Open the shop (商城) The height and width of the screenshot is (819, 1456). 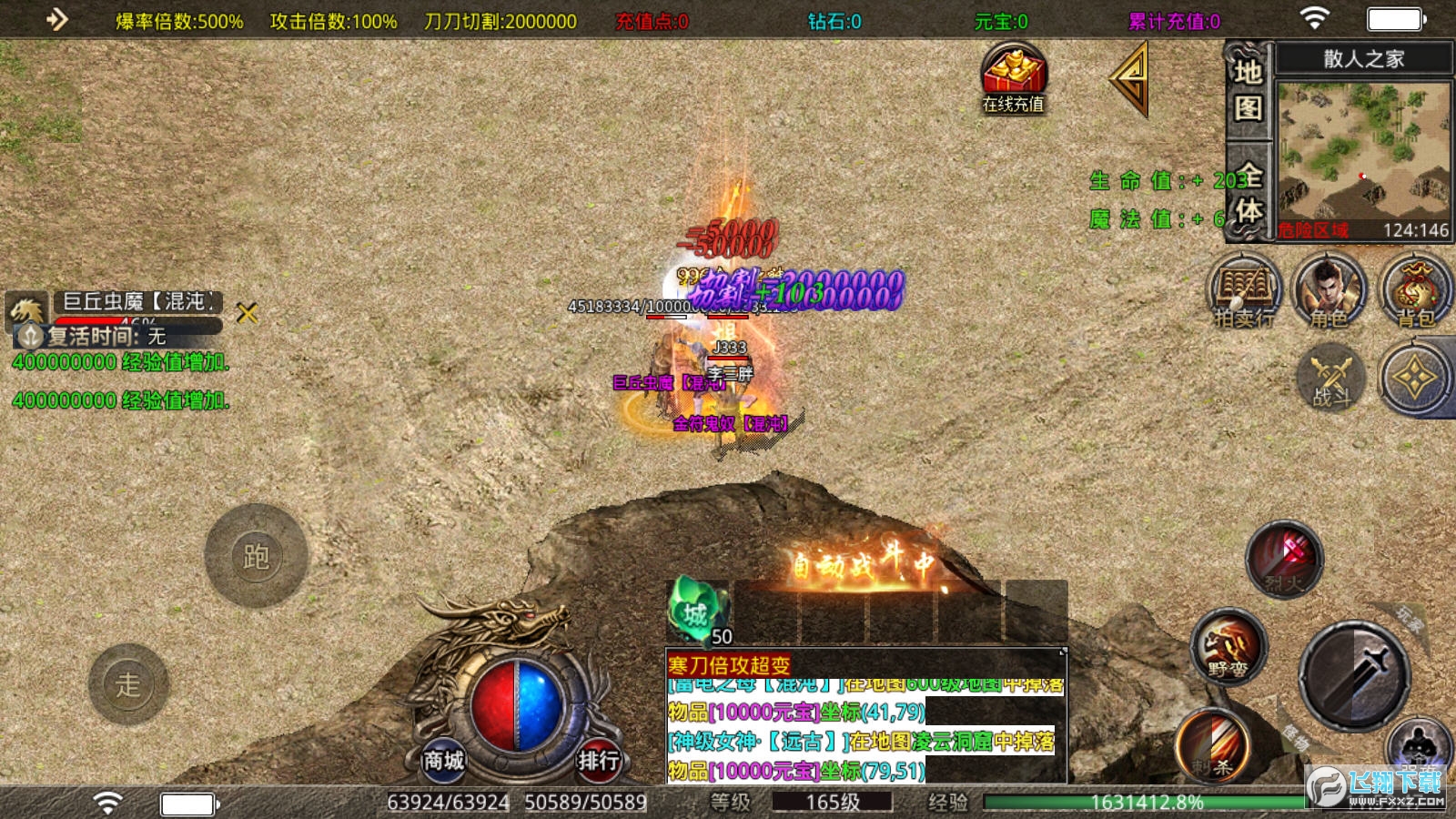pos(443,760)
